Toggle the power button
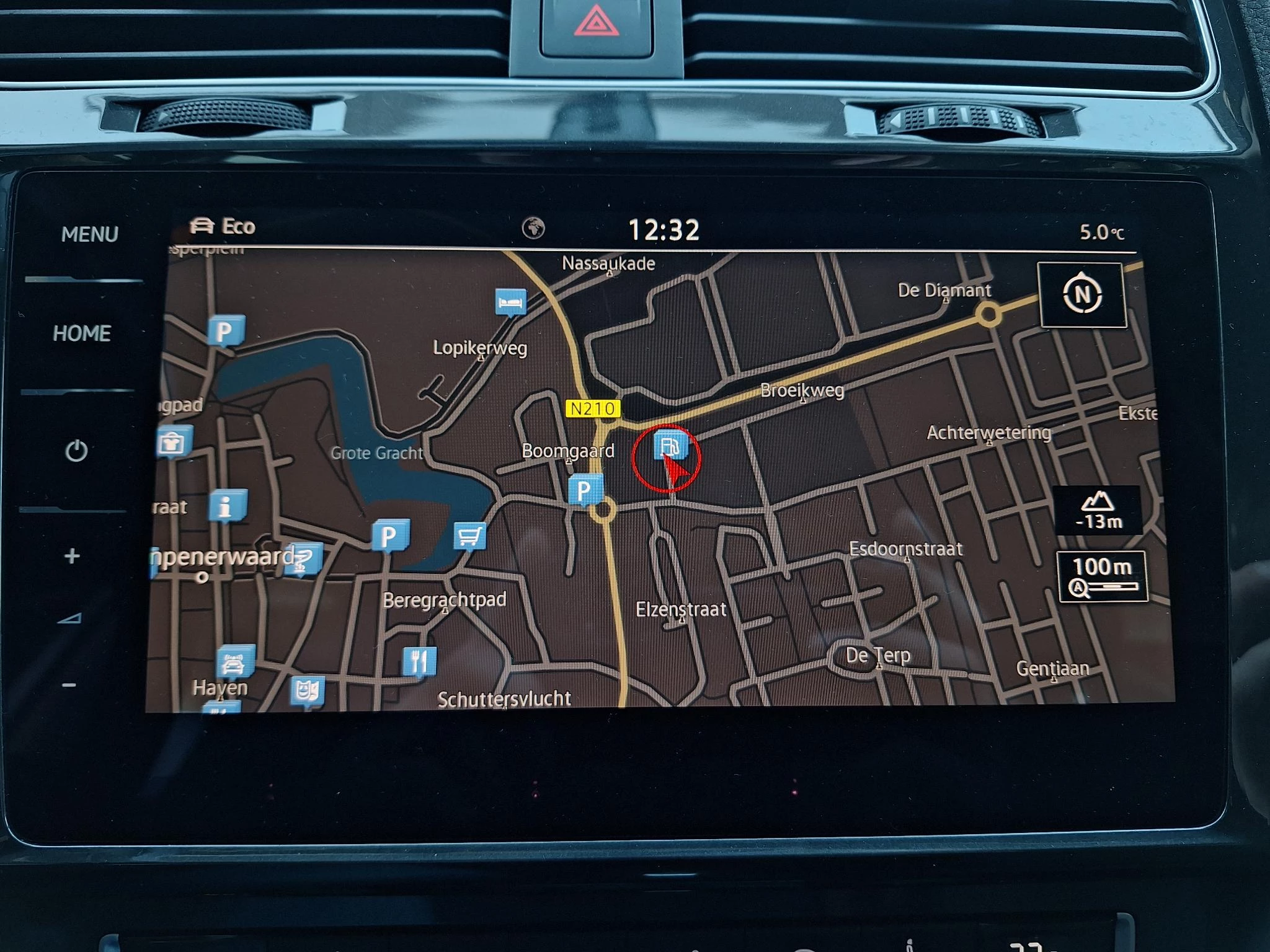 [76, 451]
